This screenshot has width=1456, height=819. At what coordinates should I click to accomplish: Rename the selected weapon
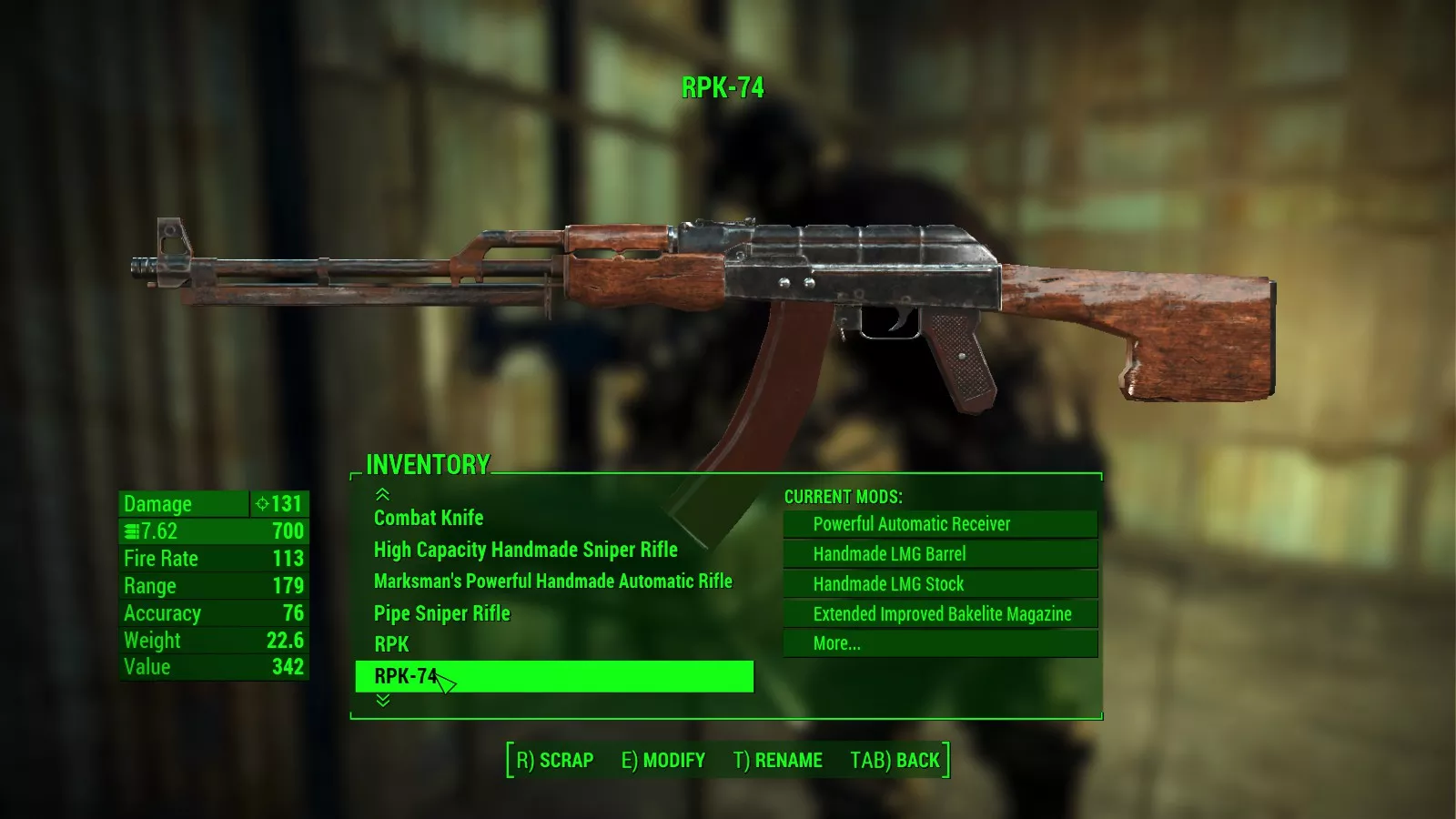777,760
